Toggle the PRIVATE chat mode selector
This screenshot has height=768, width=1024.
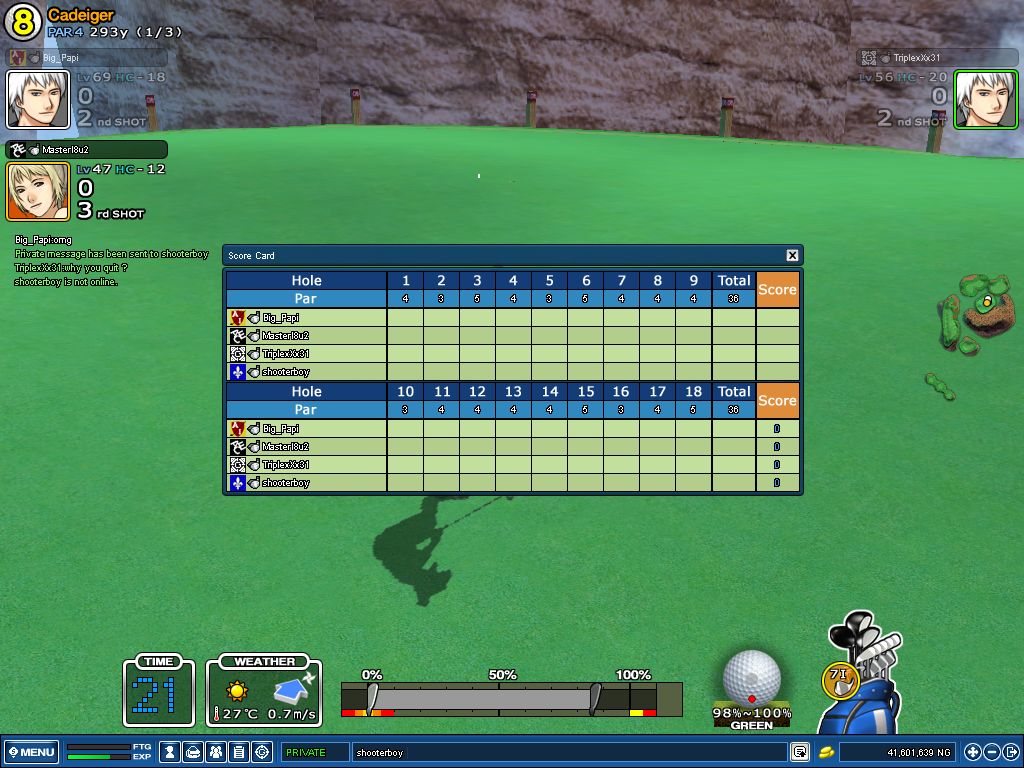click(x=314, y=752)
